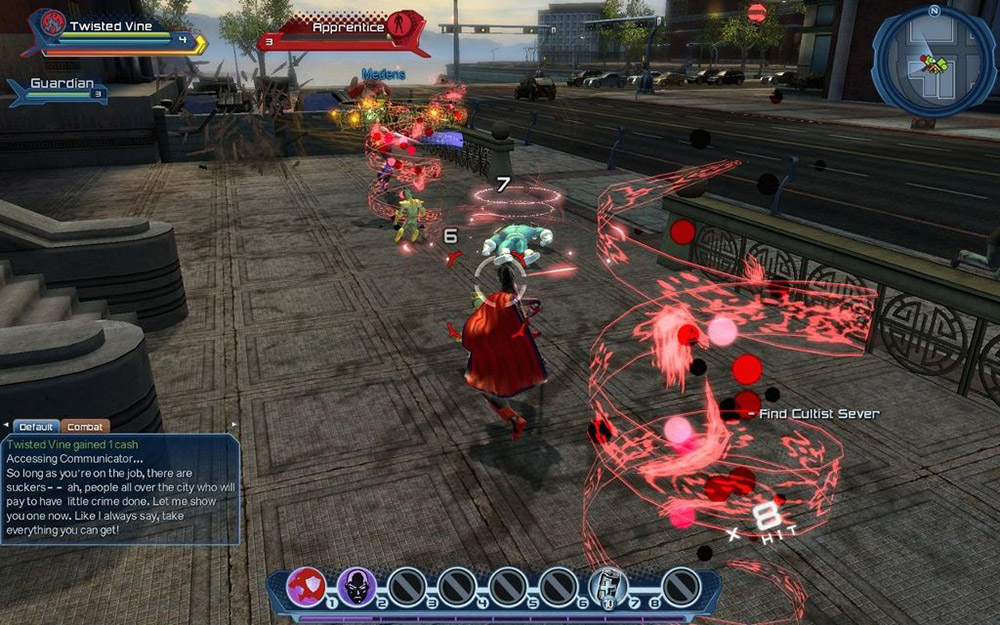This screenshot has height=625, width=1000.
Task: Open the circular minimap
Action: (x=933, y=63)
